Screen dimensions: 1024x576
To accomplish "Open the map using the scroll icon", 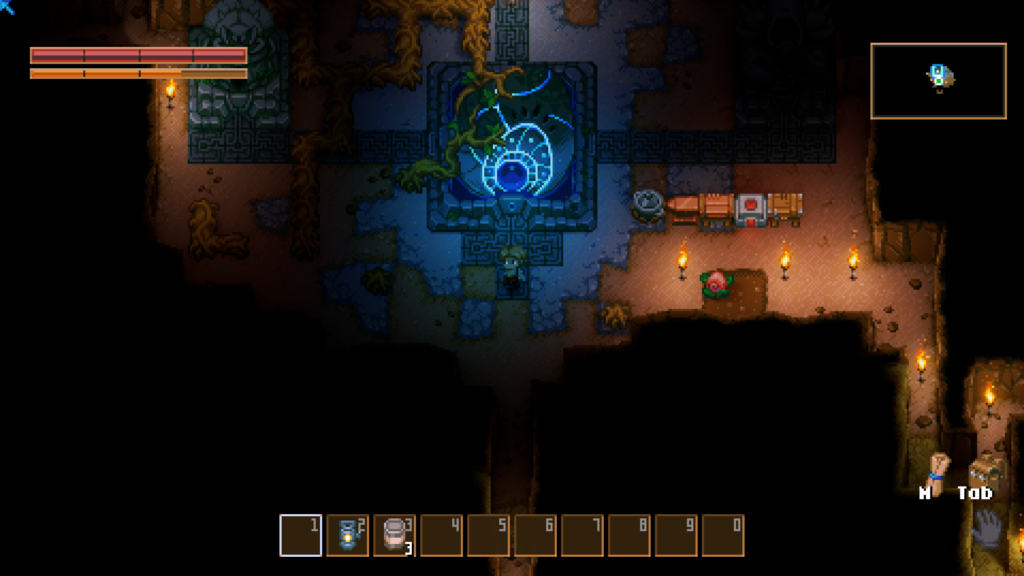I will tap(937, 468).
